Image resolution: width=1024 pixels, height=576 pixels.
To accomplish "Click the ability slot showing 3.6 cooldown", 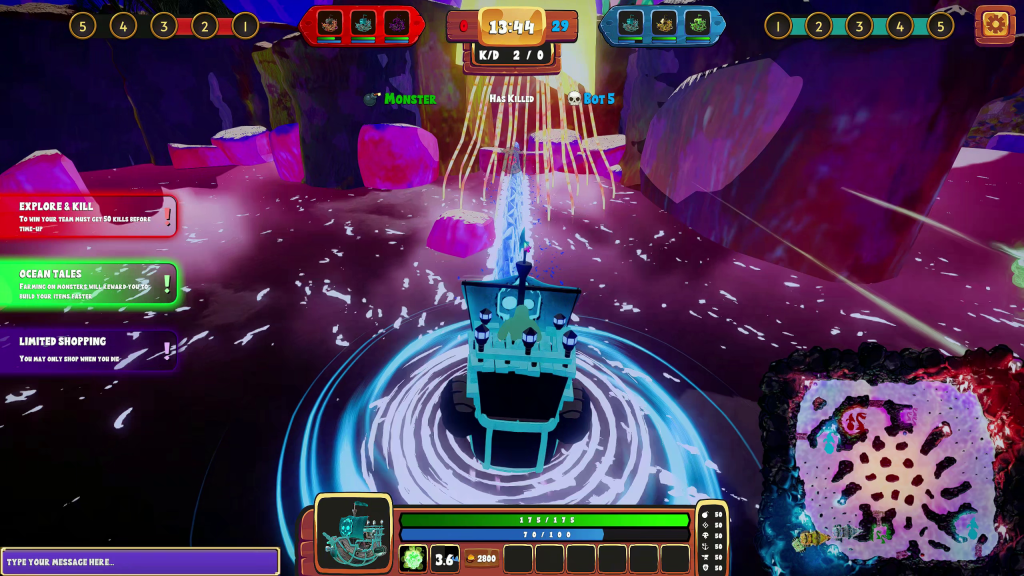I will tap(445, 558).
